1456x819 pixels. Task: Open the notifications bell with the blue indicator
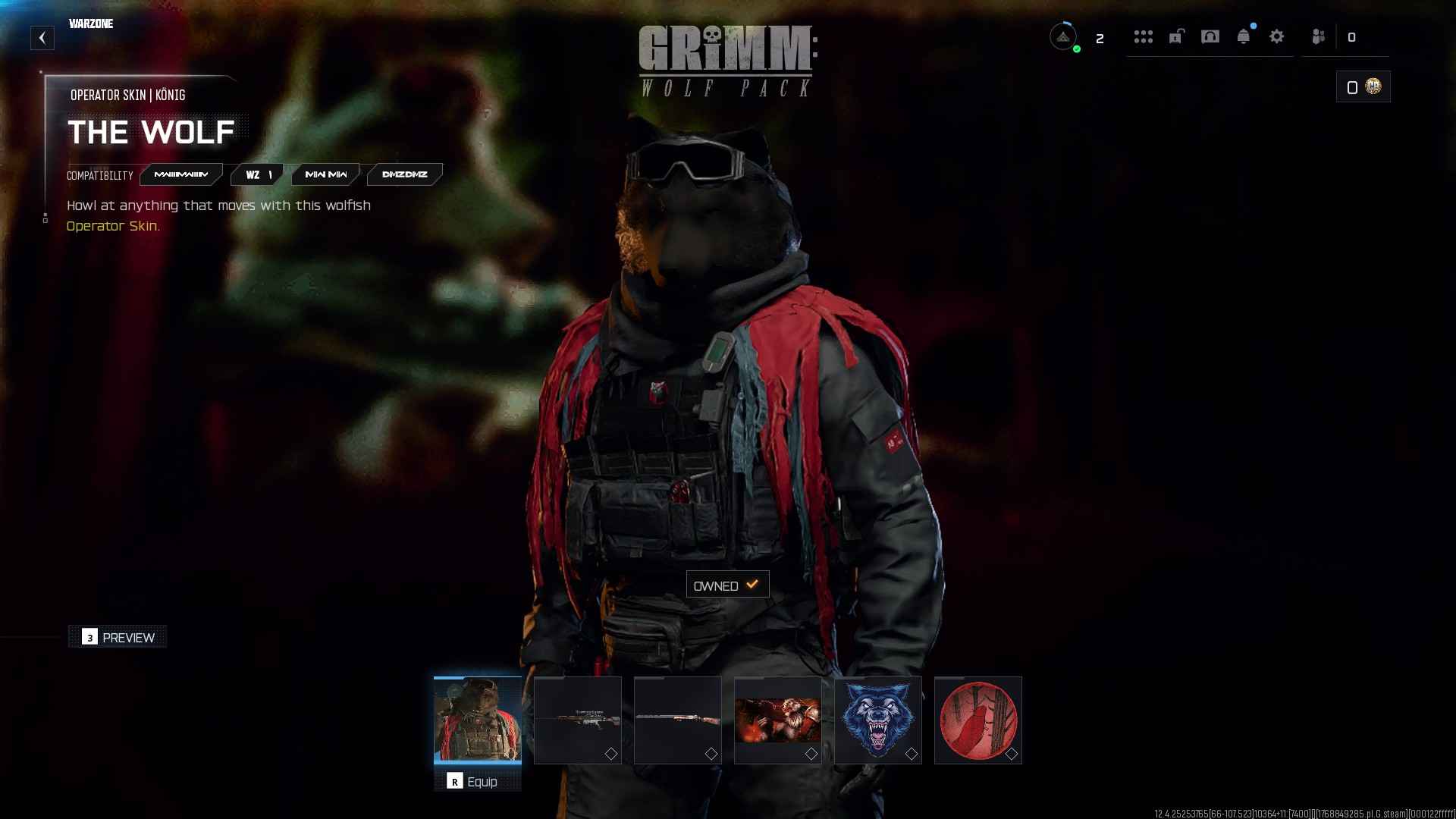click(1244, 36)
